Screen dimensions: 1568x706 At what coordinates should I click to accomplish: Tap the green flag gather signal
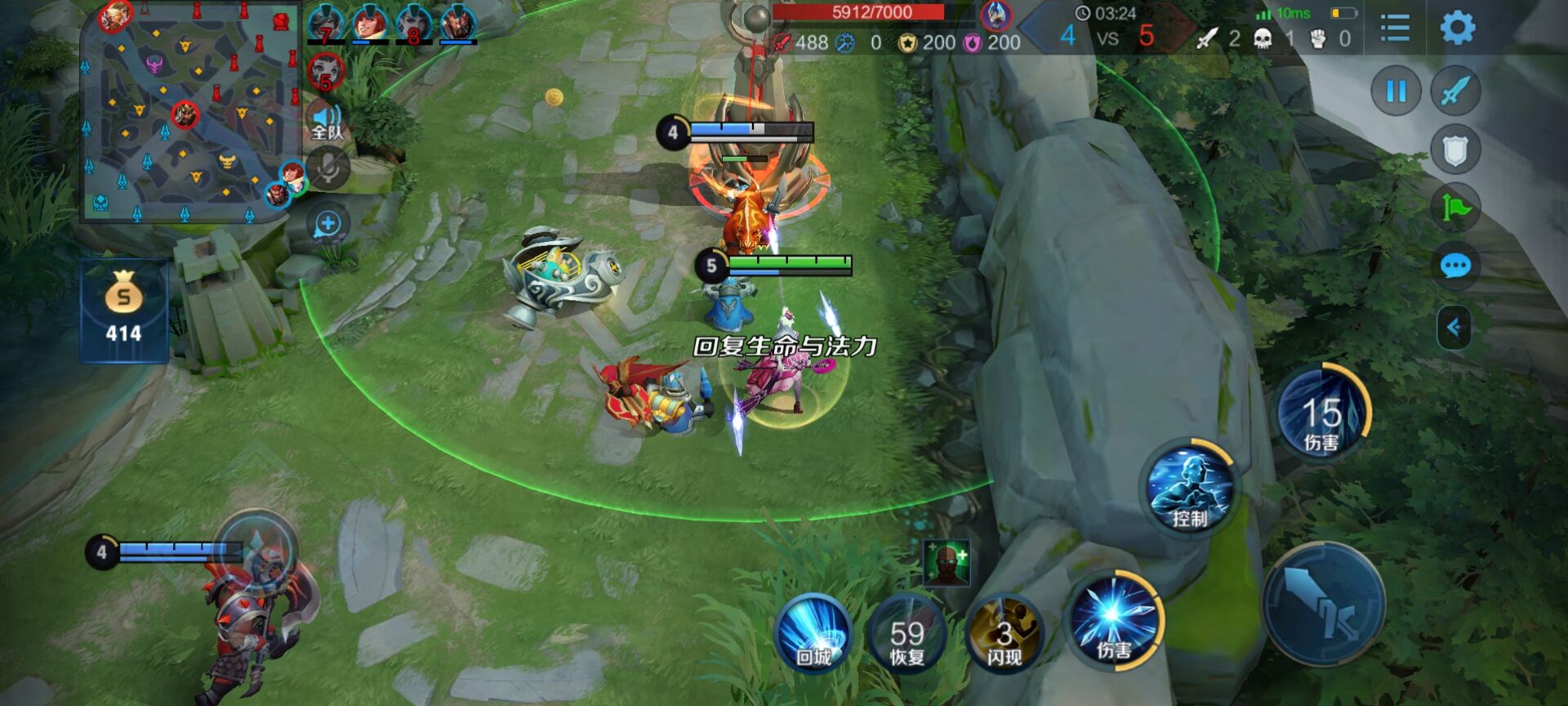(1455, 208)
